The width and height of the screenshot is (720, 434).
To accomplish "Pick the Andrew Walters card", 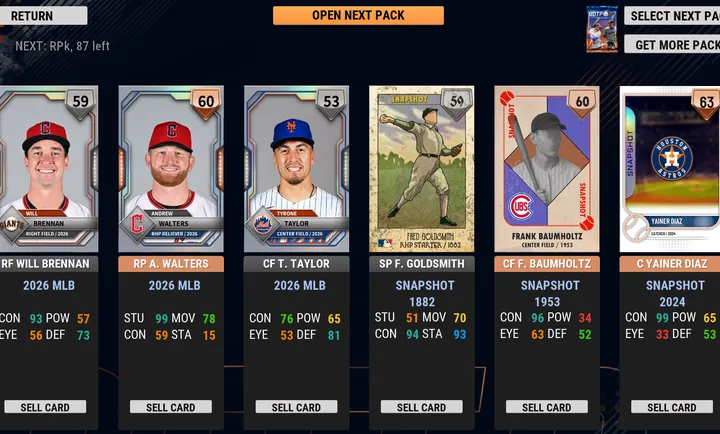I will coord(170,168).
